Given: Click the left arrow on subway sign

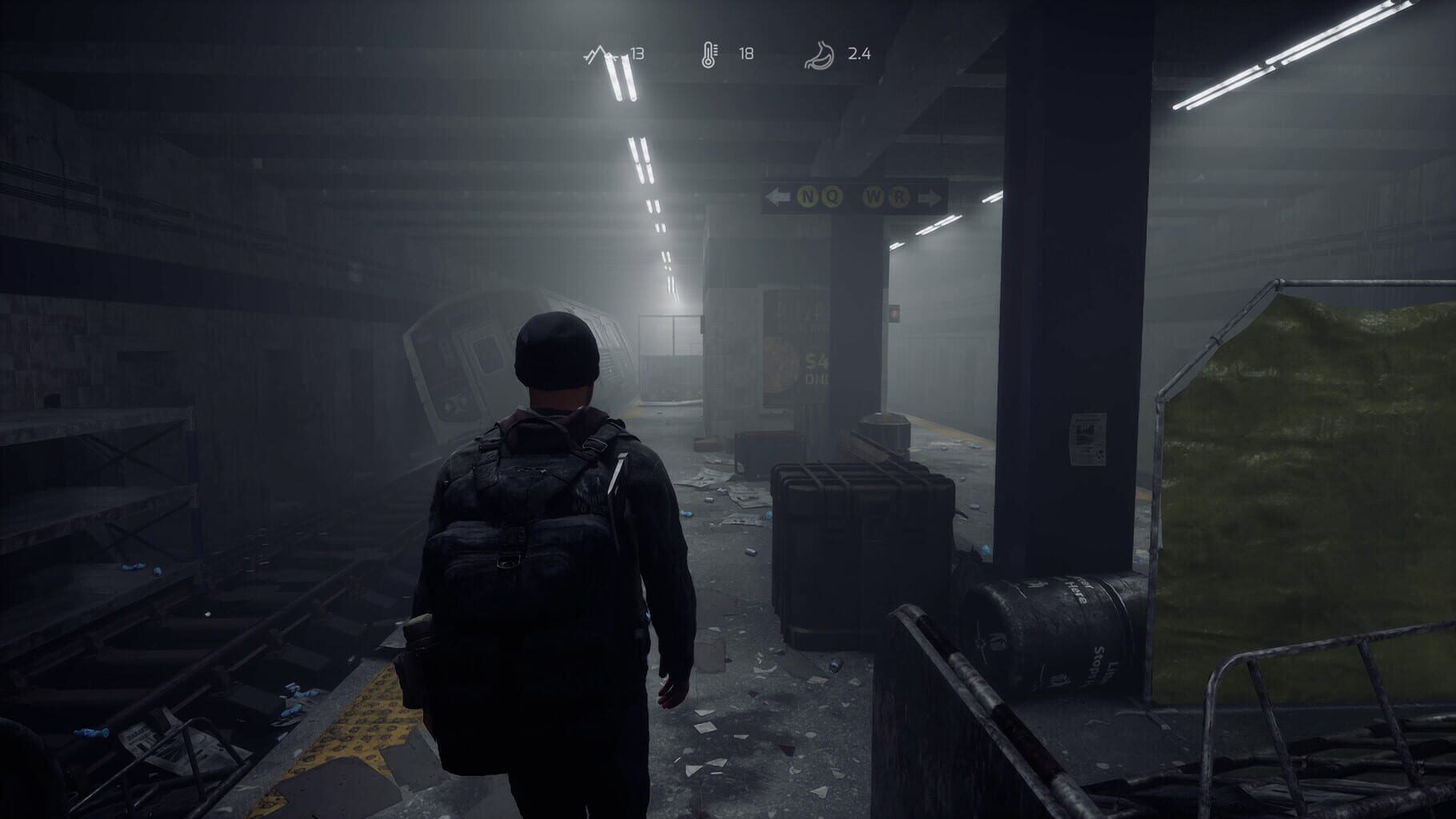Looking at the screenshot, I should tap(778, 197).
